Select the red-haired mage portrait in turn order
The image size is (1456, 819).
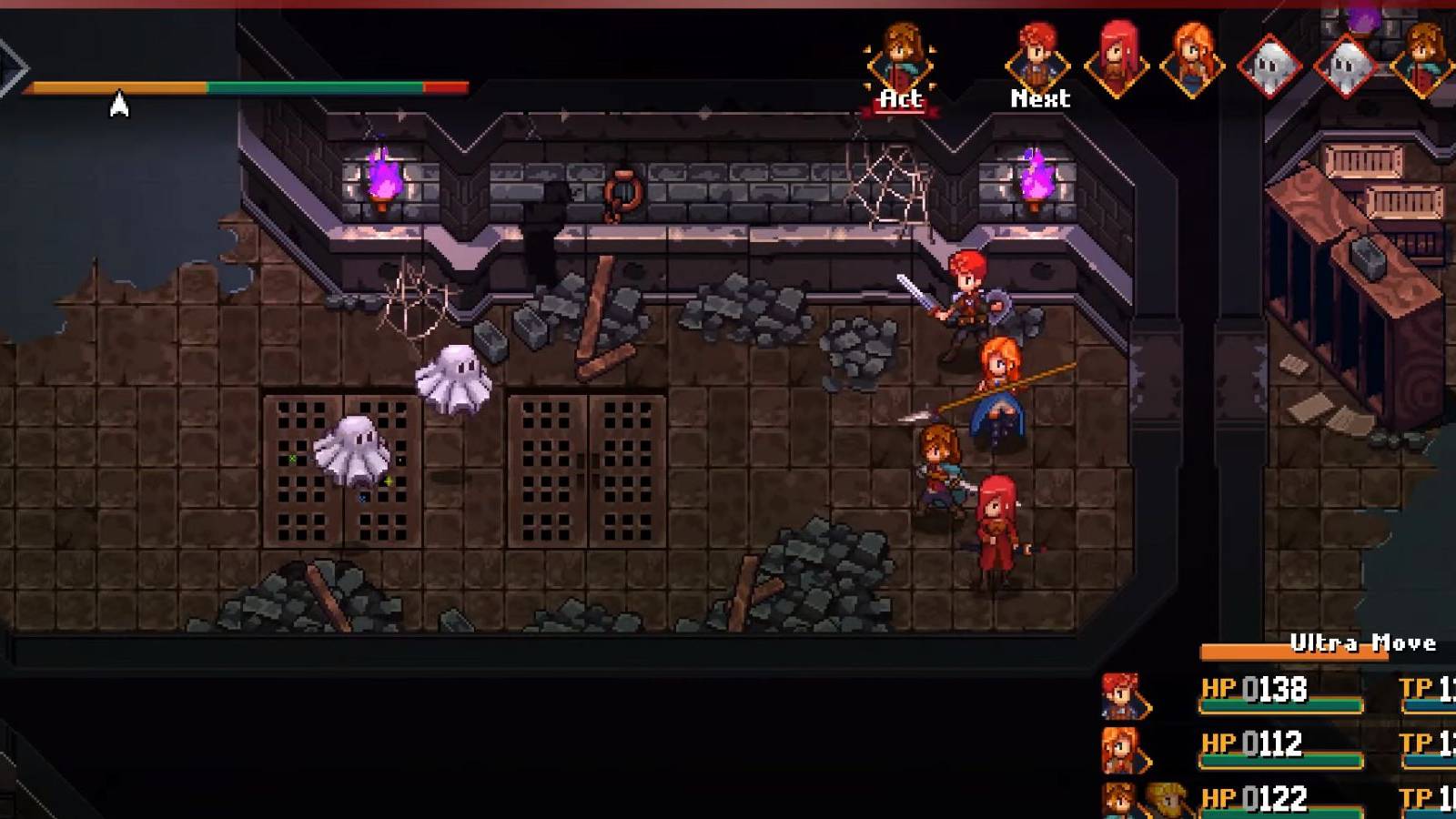tap(1116, 57)
